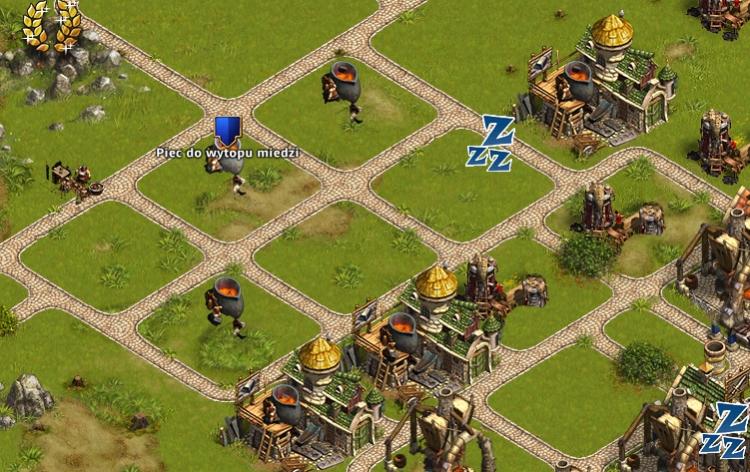
Task: Click the golden laurel wreath icon
Action: [52, 25]
